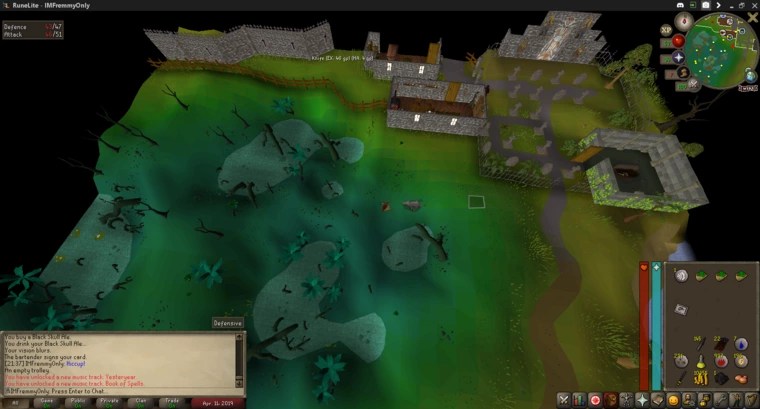Take a screenshot with the camera button
The image size is (760, 409).
click(x=706, y=5)
